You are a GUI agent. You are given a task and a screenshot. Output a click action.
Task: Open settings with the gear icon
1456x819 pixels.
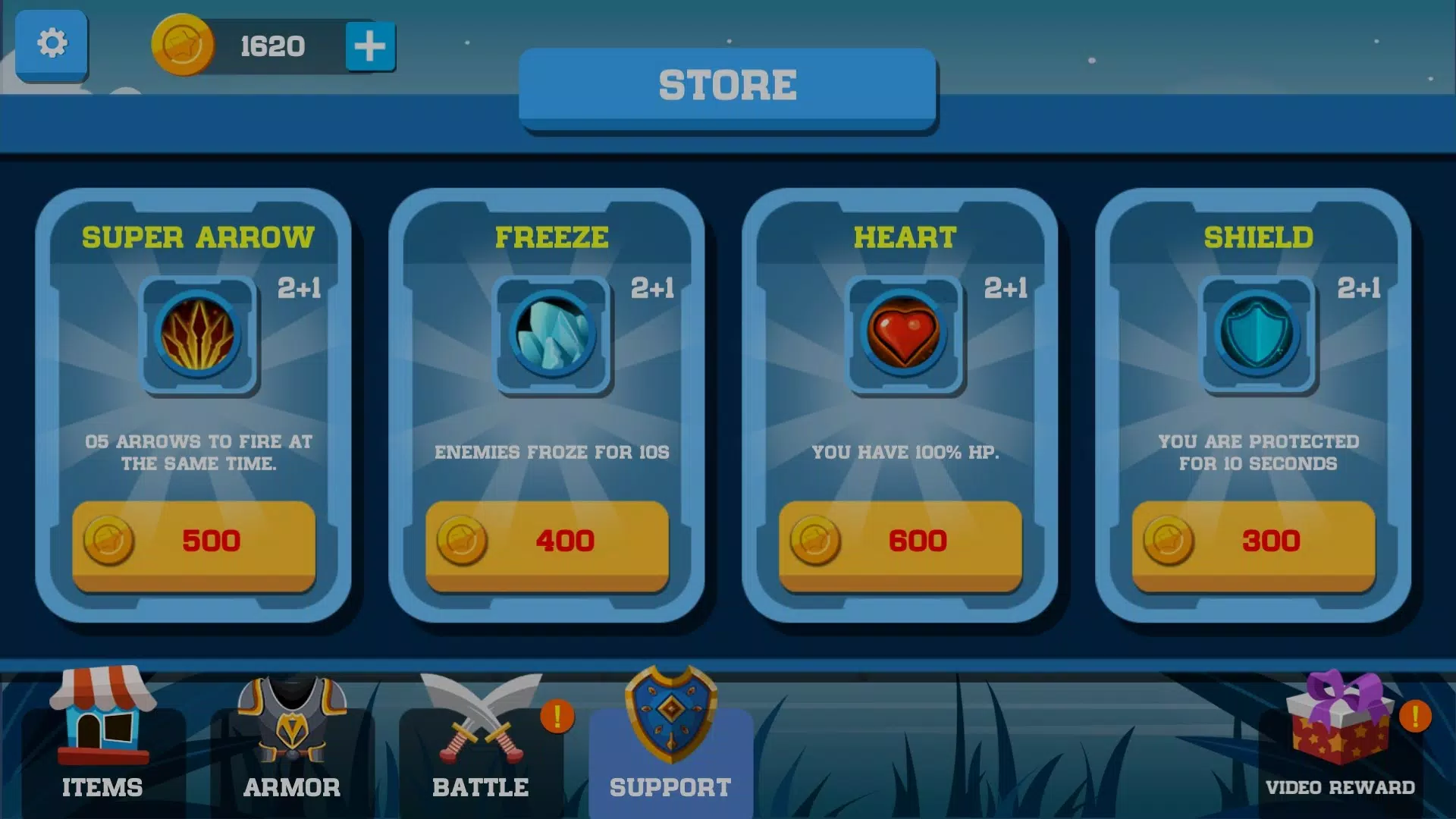pyautogui.click(x=52, y=44)
